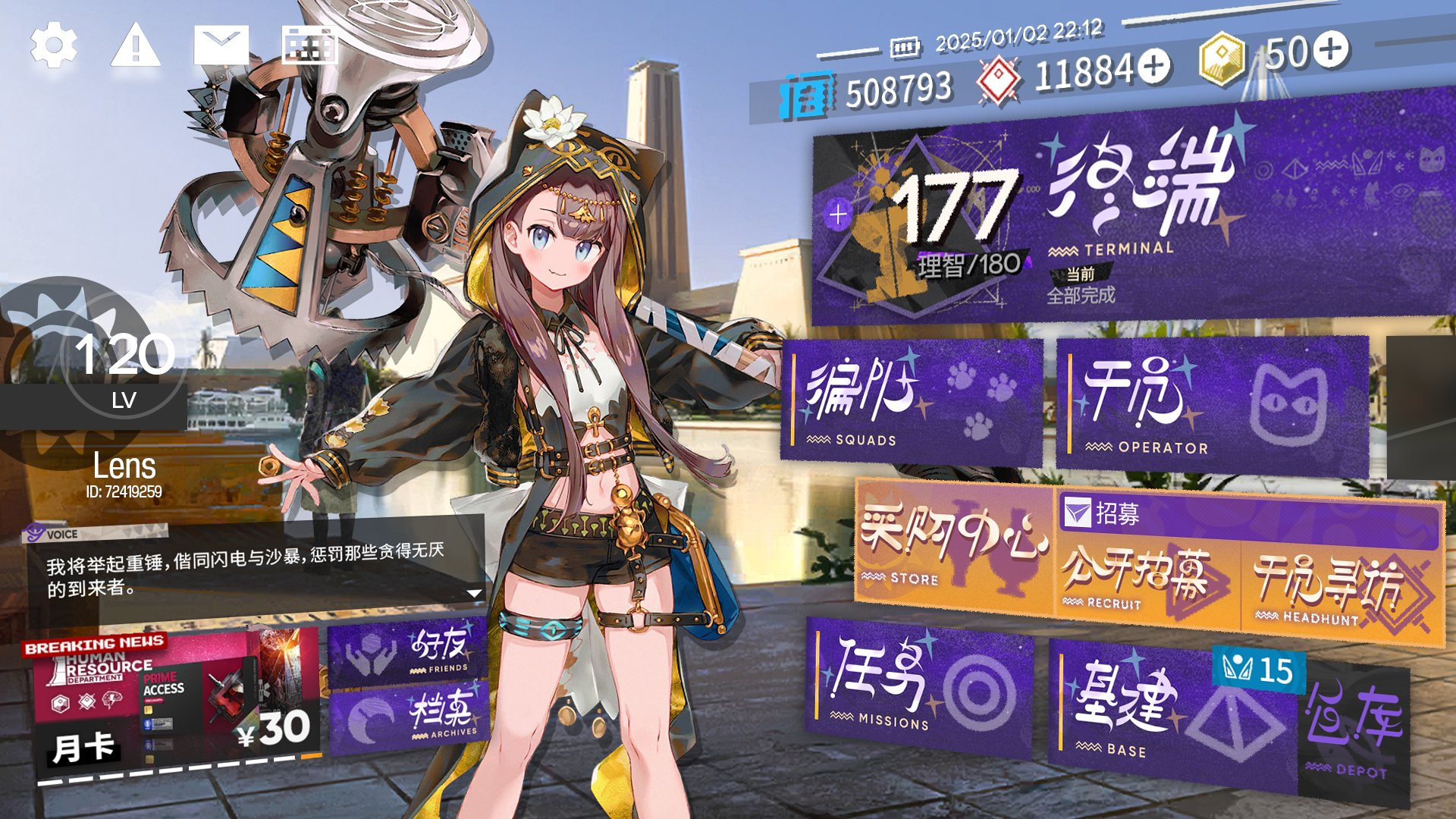Viewport: 1456px width, 819px height.
Task: Open the Friends menu
Action: [x=408, y=649]
